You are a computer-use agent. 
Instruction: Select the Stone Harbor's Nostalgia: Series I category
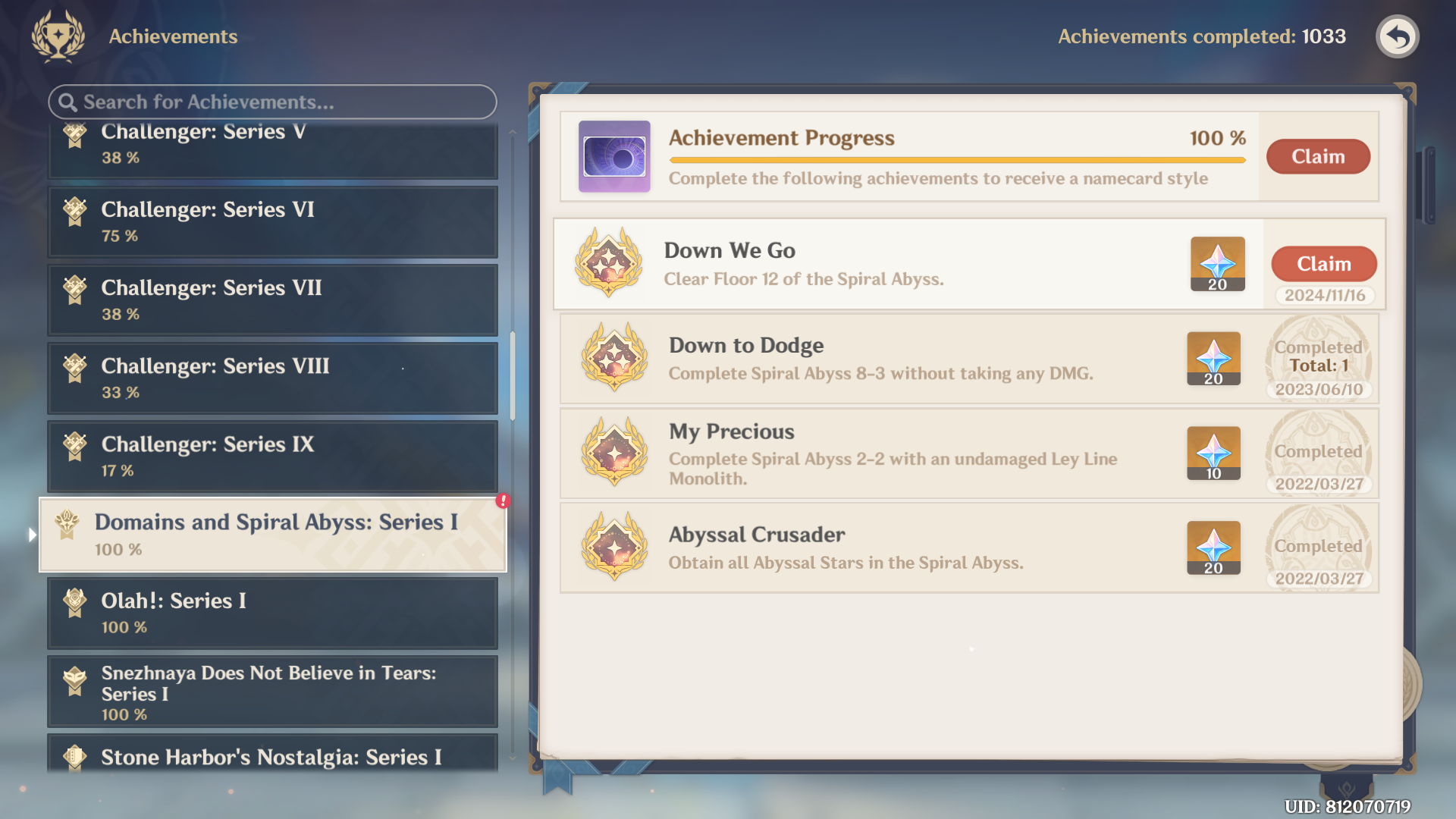click(x=273, y=756)
